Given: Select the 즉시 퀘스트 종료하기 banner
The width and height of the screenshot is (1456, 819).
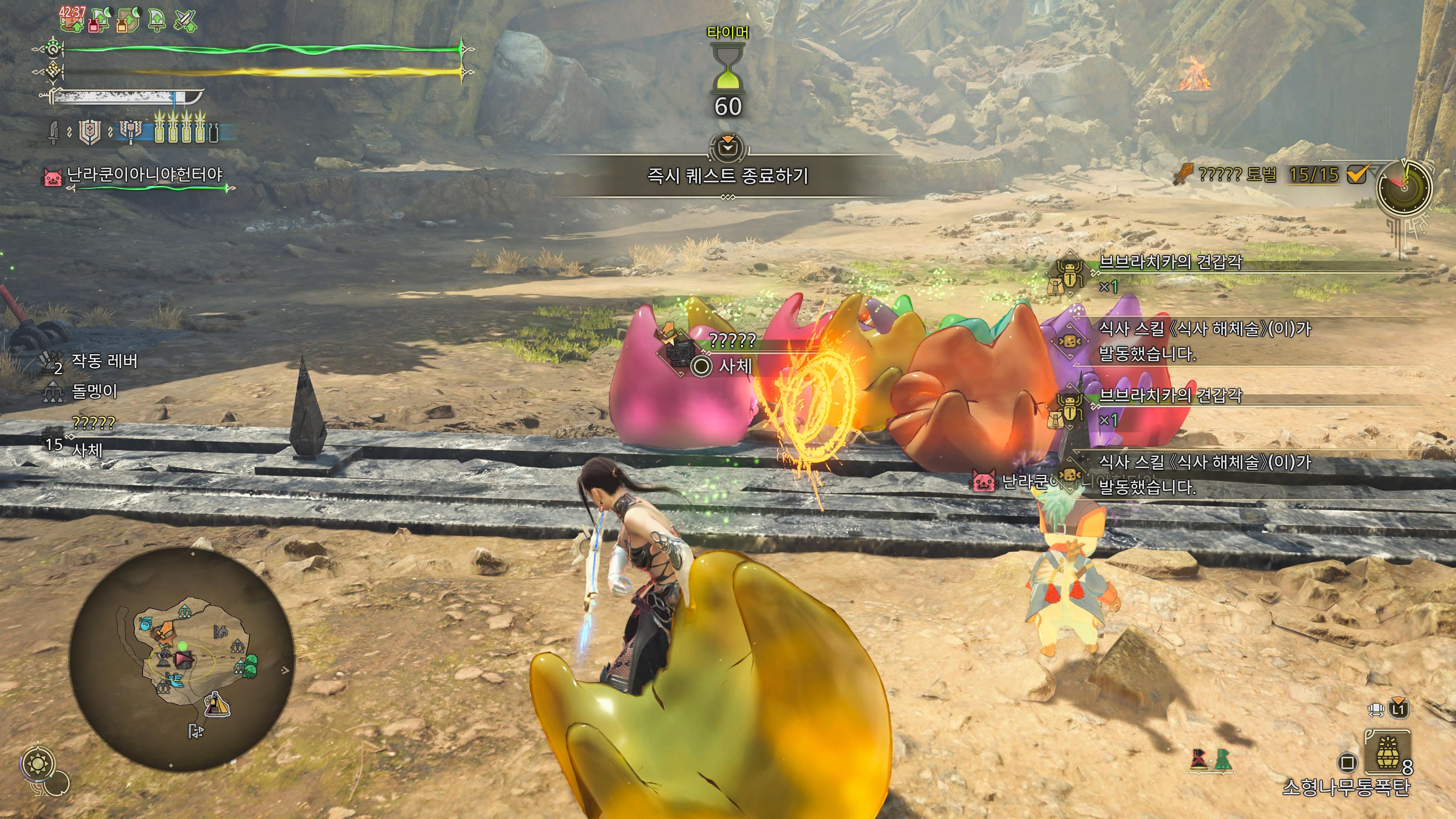Looking at the screenshot, I should pos(728,176).
